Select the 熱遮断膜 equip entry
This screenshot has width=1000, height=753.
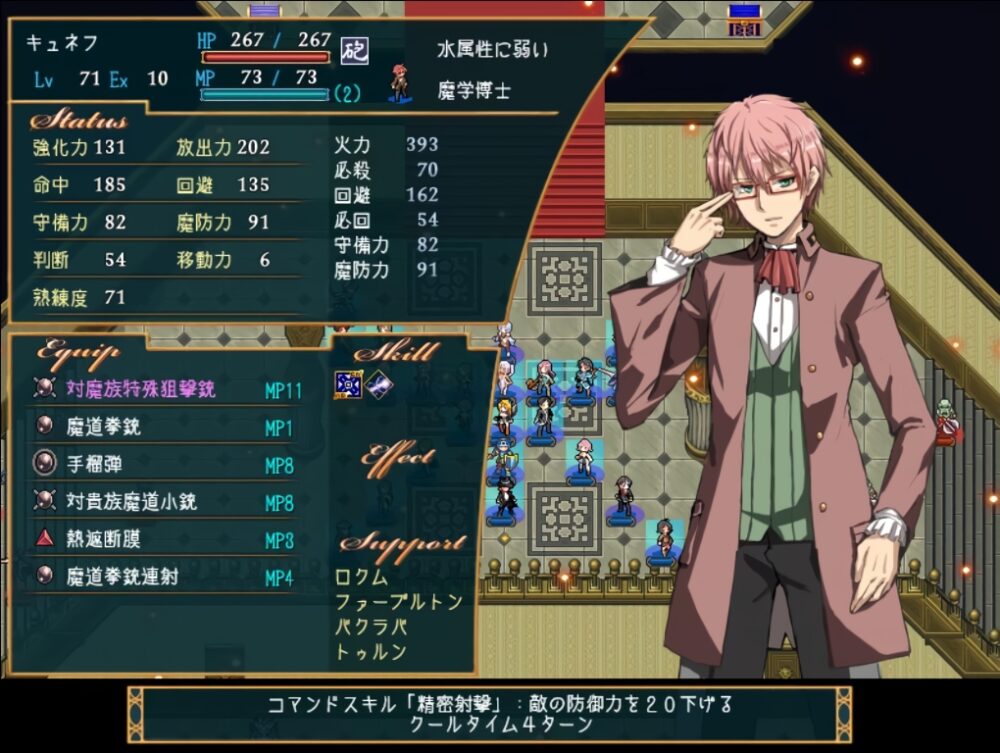tap(103, 540)
